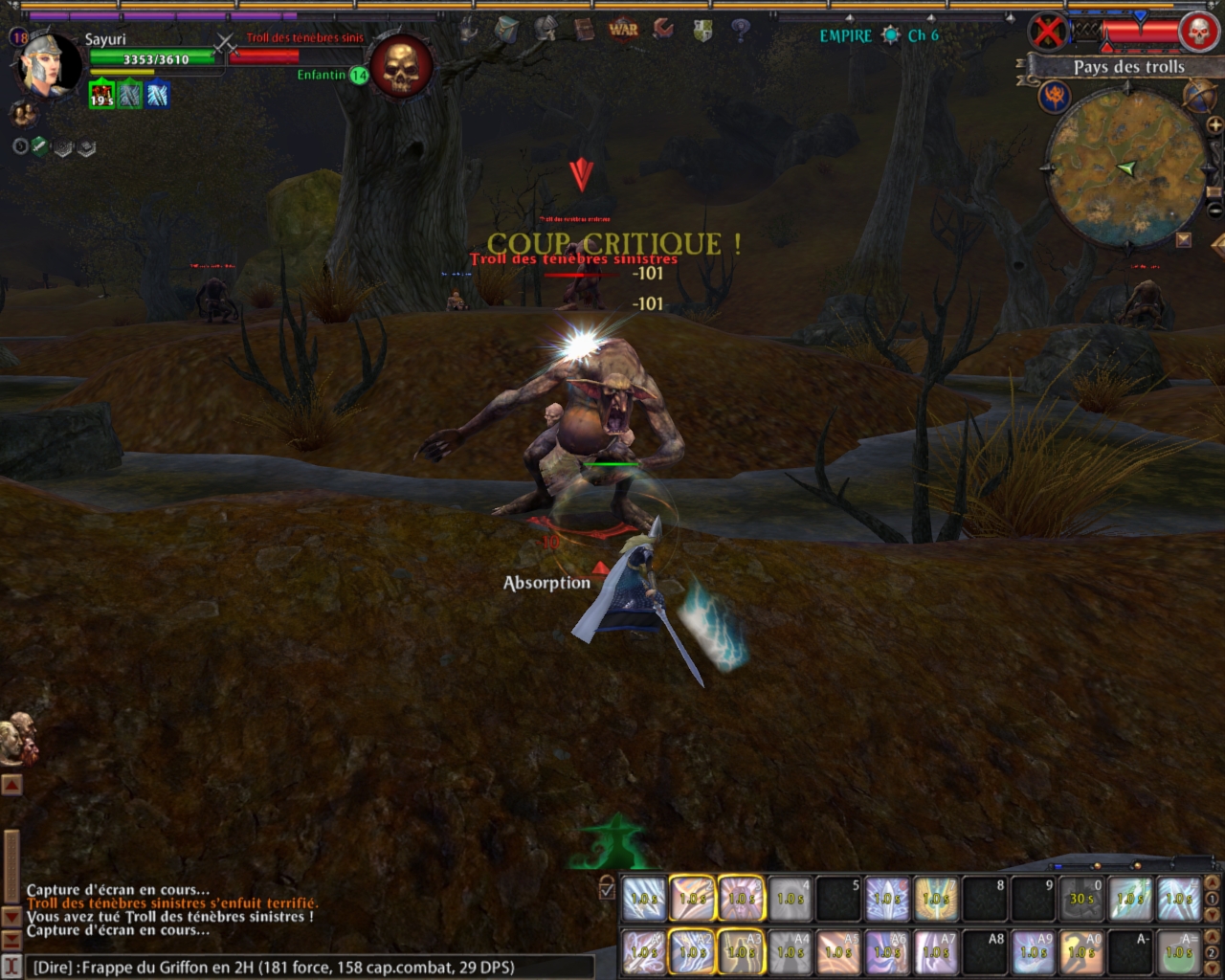Click the WAR logo menu button
This screenshot has width=1225, height=980.
tap(623, 30)
